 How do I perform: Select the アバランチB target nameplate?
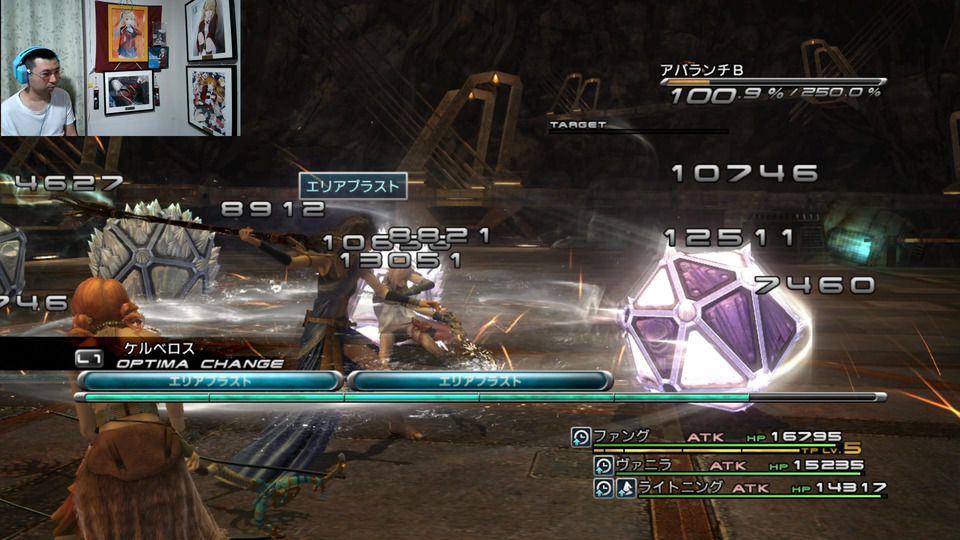click(701, 71)
